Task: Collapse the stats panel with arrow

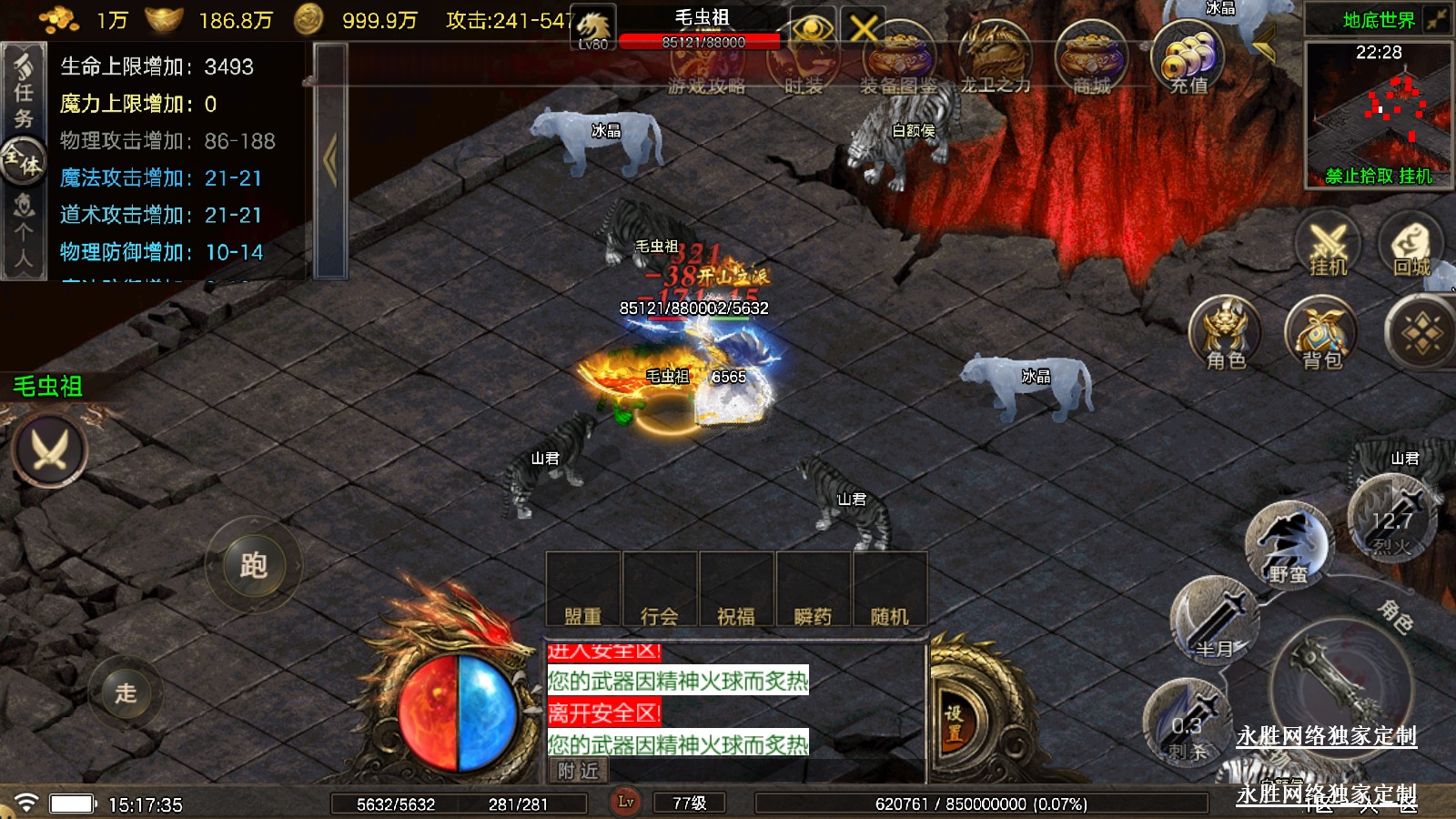Action: pos(330,160)
